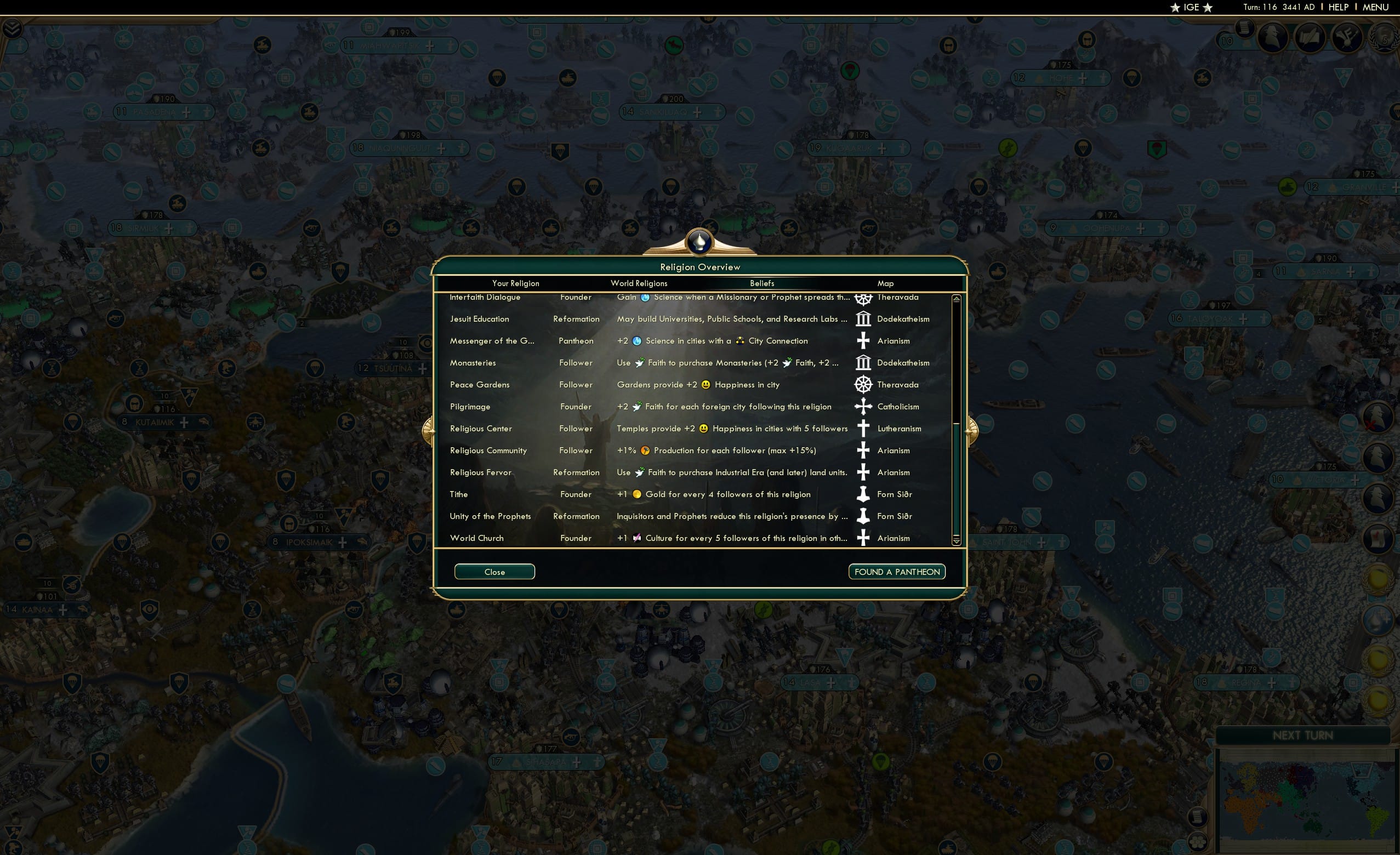This screenshot has height=855, width=1400.
Task: Open the MENU in the top bar
Action: pos(1375,7)
